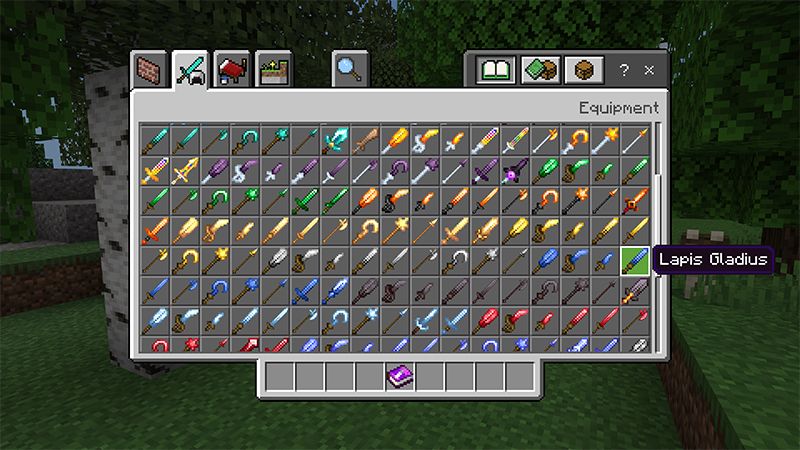Switch to the Nature grass block tab
800x450 pixels.
click(272, 70)
